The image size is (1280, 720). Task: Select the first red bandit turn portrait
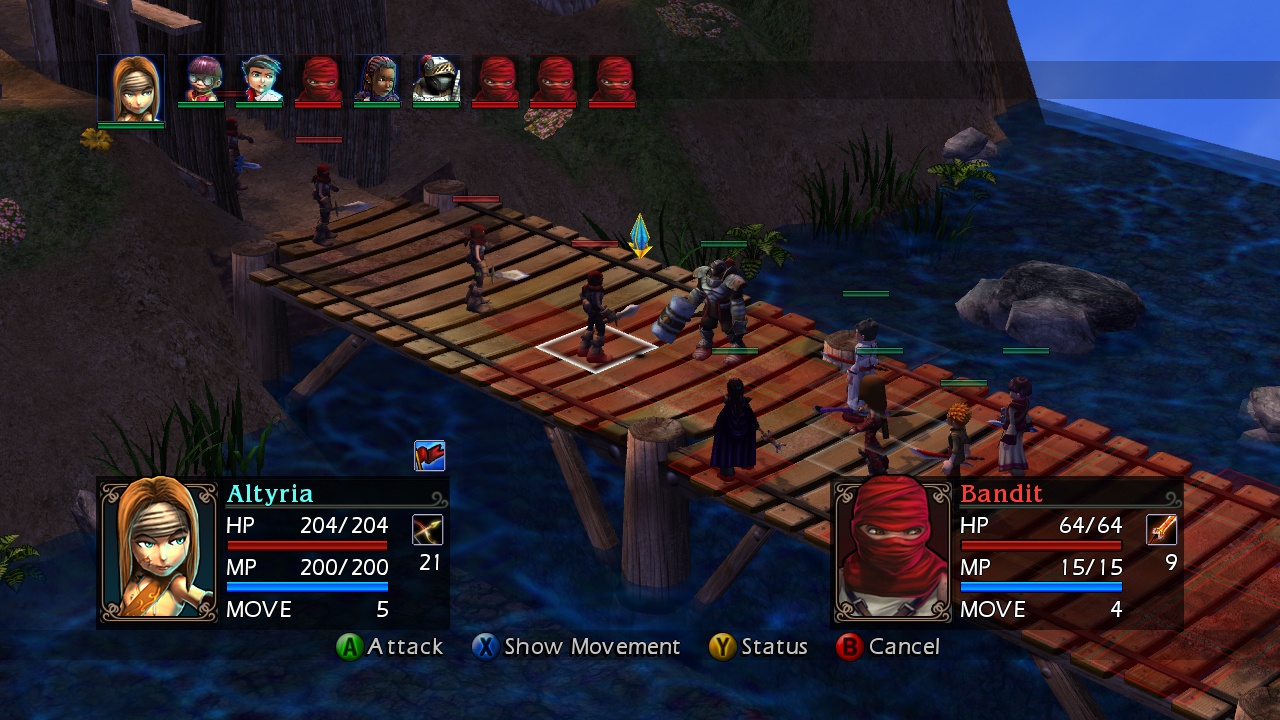click(319, 77)
